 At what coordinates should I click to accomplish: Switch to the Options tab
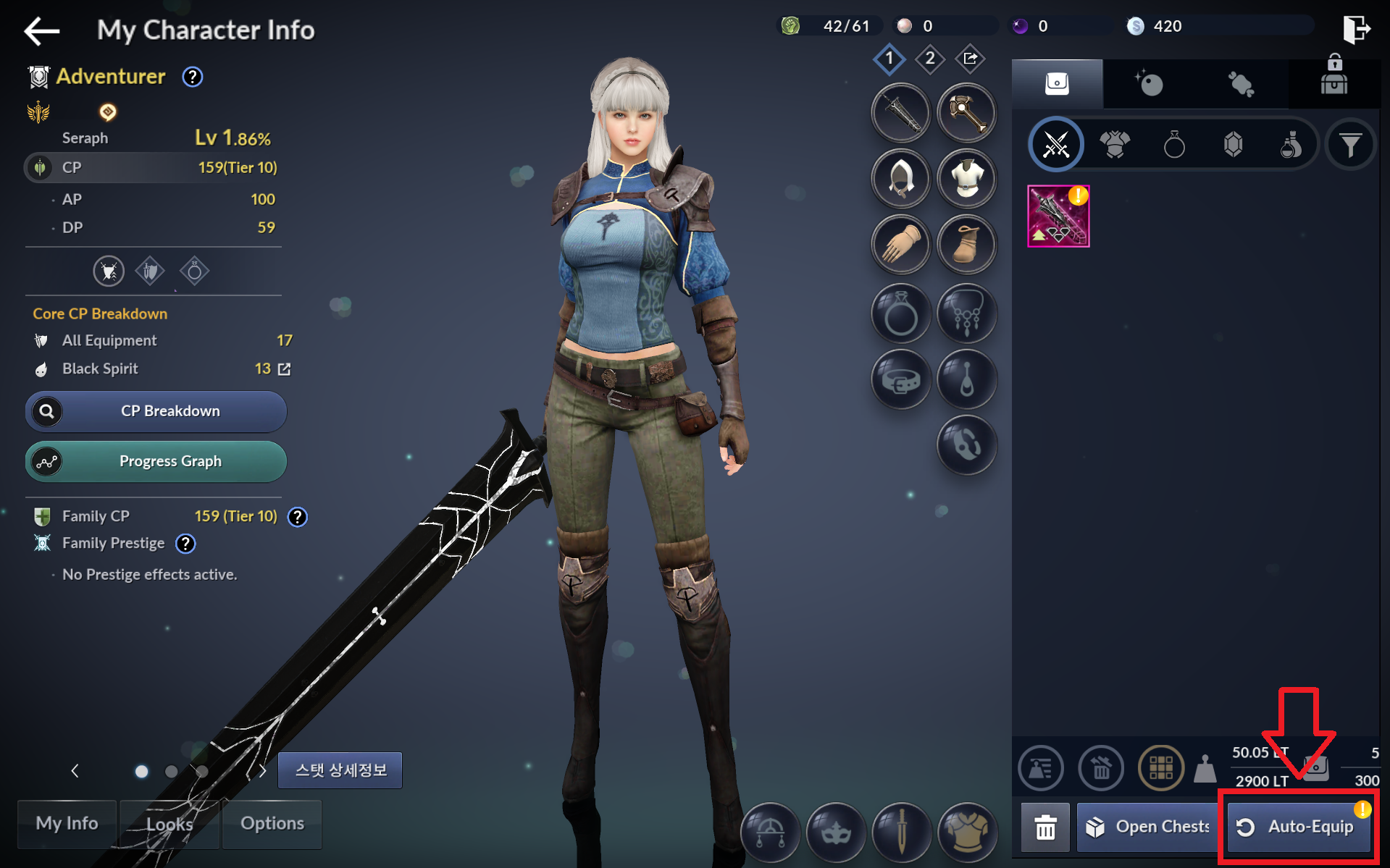pyautogui.click(x=272, y=824)
